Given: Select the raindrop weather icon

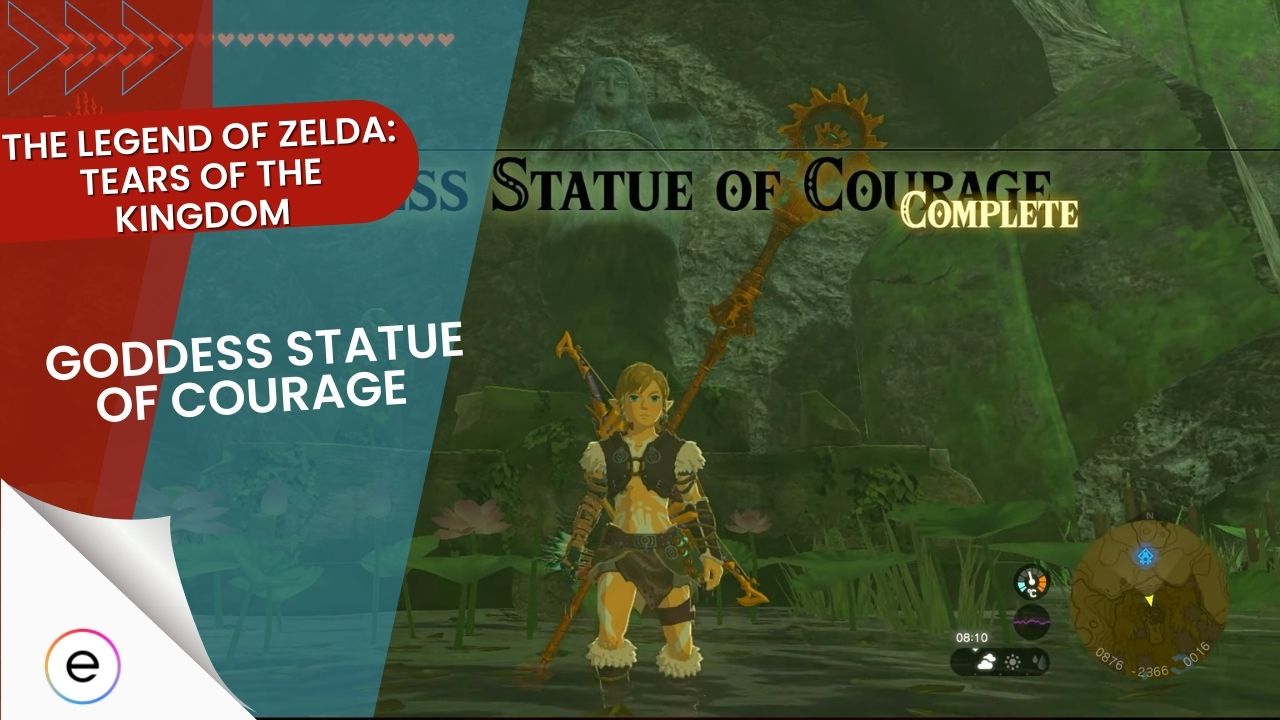Looking at the screenshot, I should pyautogui.click(x=1038, y=662).
